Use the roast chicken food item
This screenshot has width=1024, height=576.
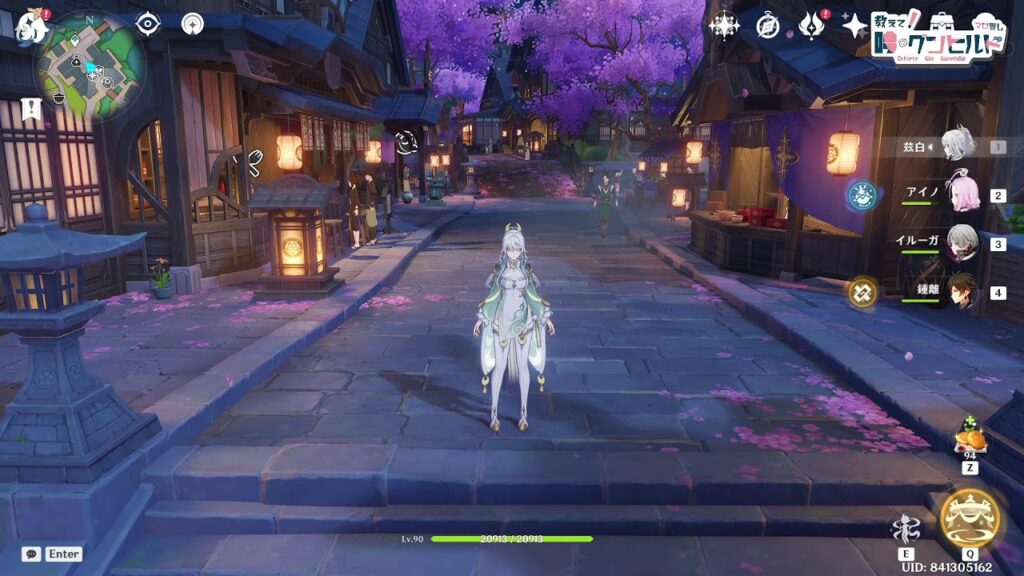[x=970, y=437]
